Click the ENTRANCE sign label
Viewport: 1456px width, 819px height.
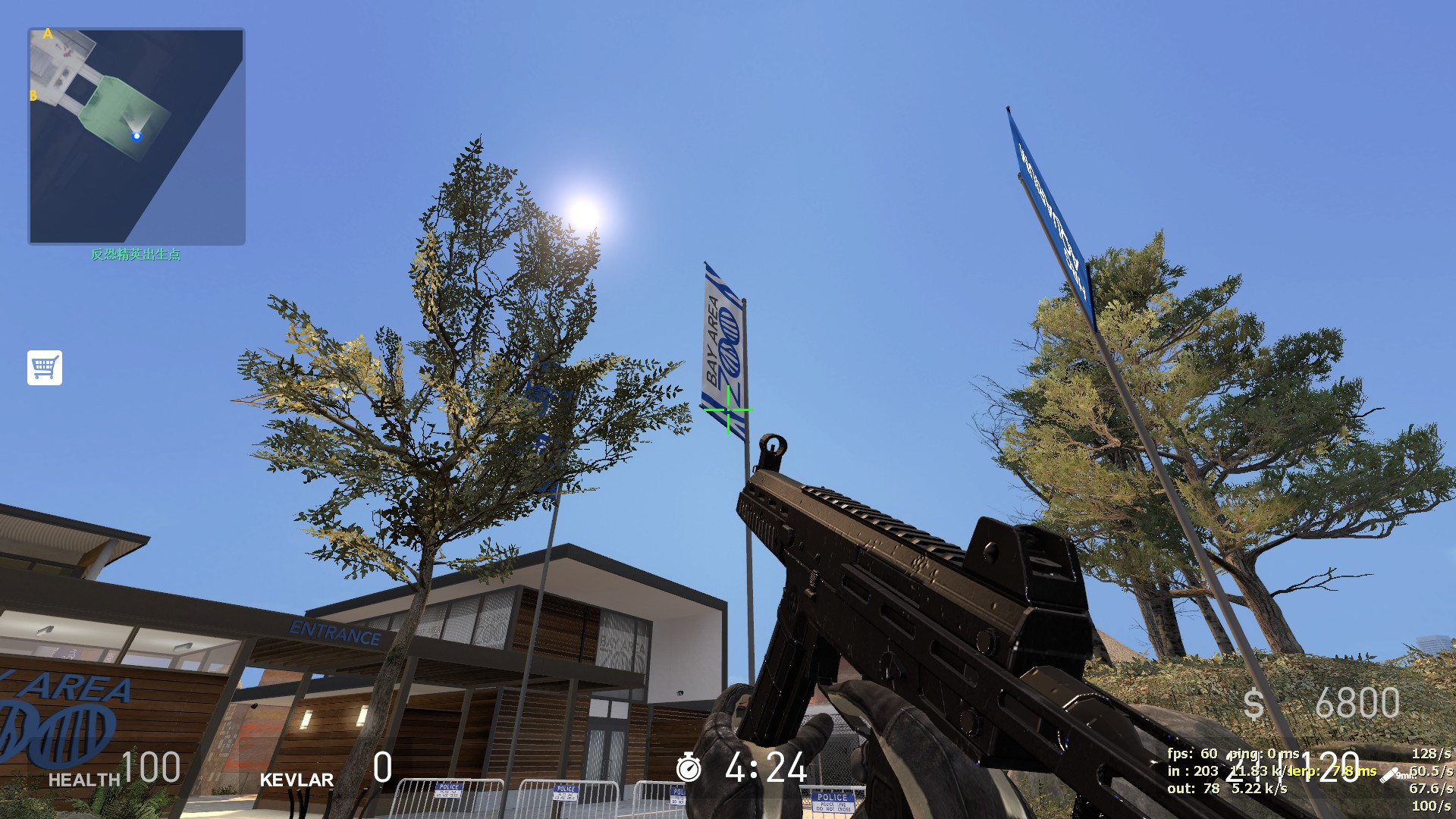334,629
